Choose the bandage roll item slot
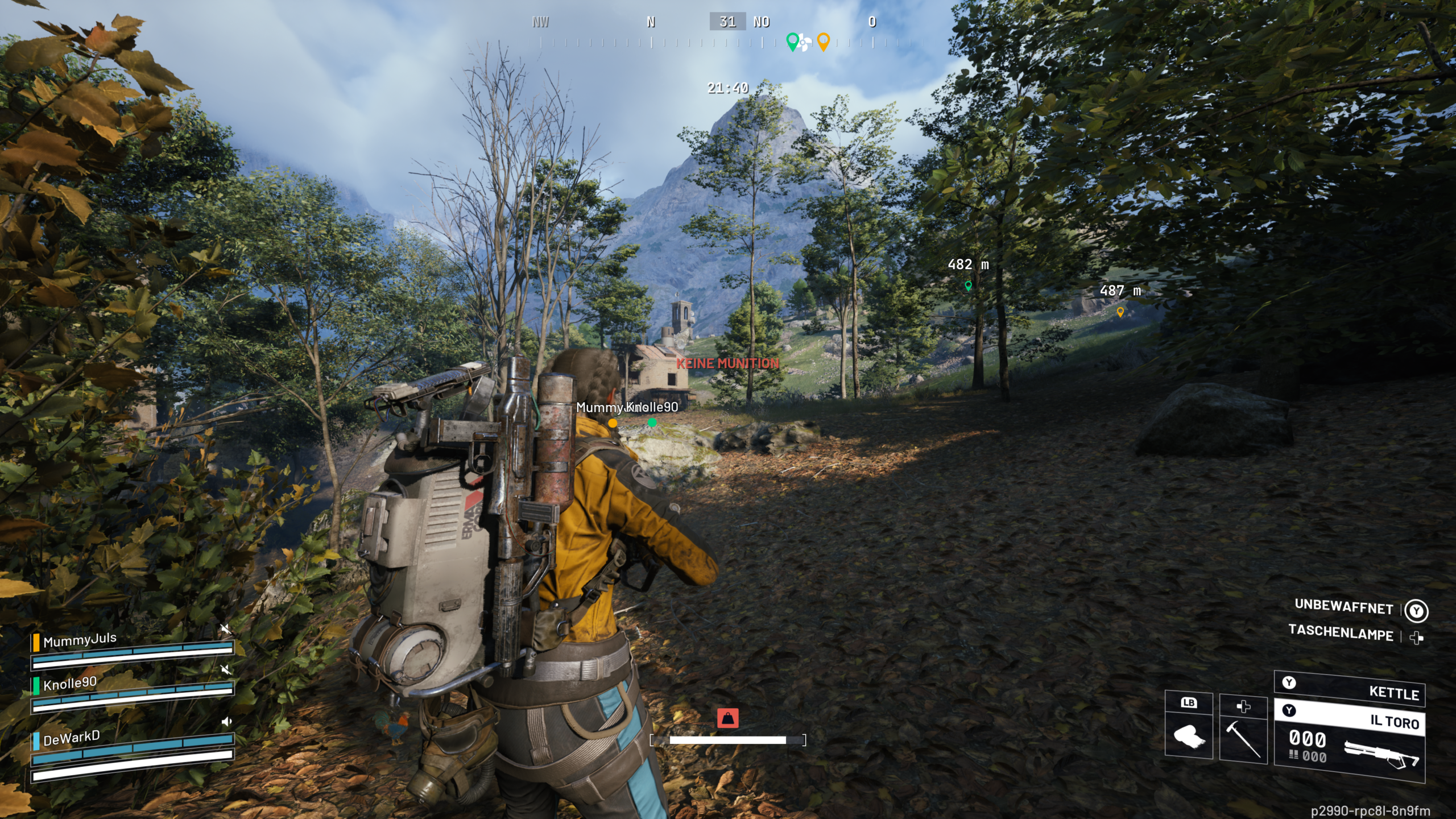 (1189, 735)
